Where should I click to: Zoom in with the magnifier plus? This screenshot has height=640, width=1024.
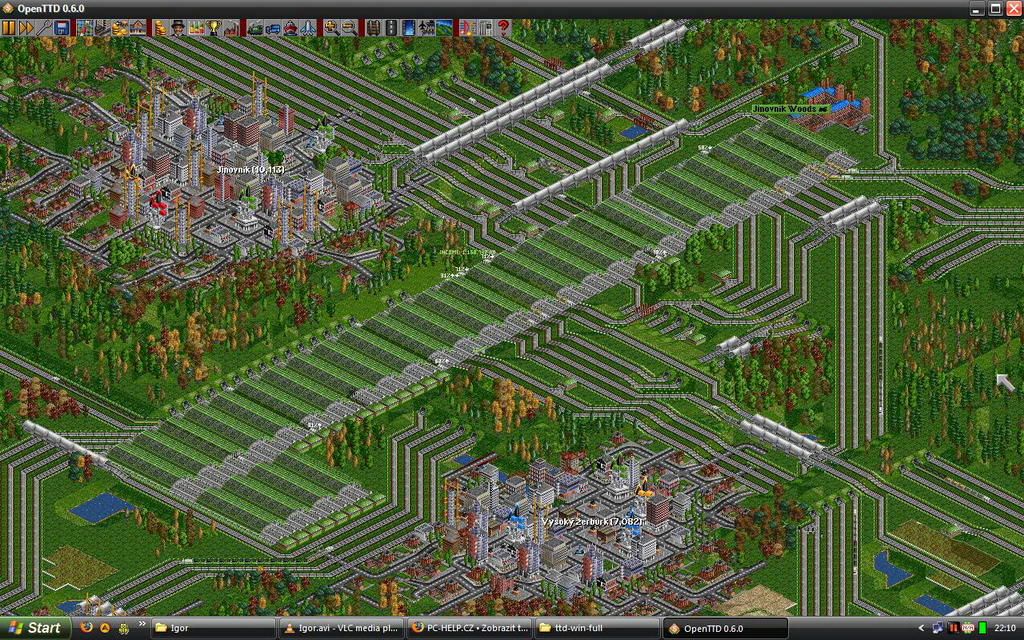coord(330,28)
